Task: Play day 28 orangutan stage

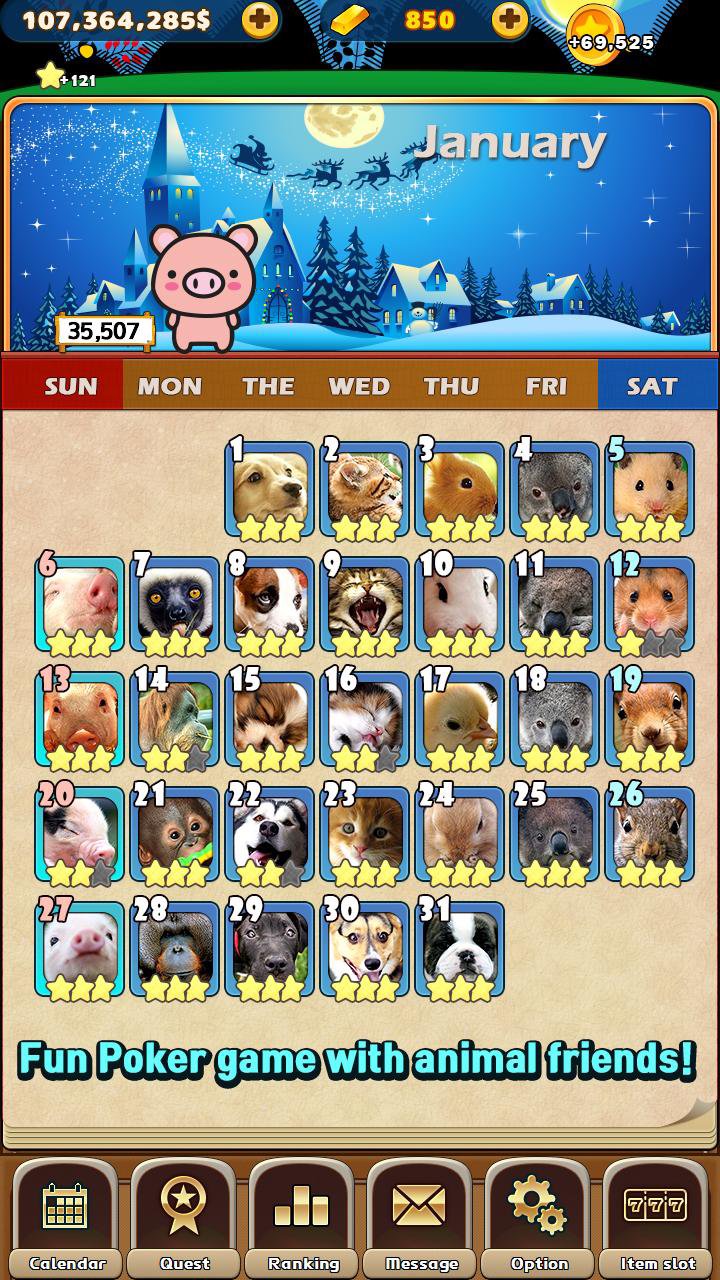Action: 174,950
